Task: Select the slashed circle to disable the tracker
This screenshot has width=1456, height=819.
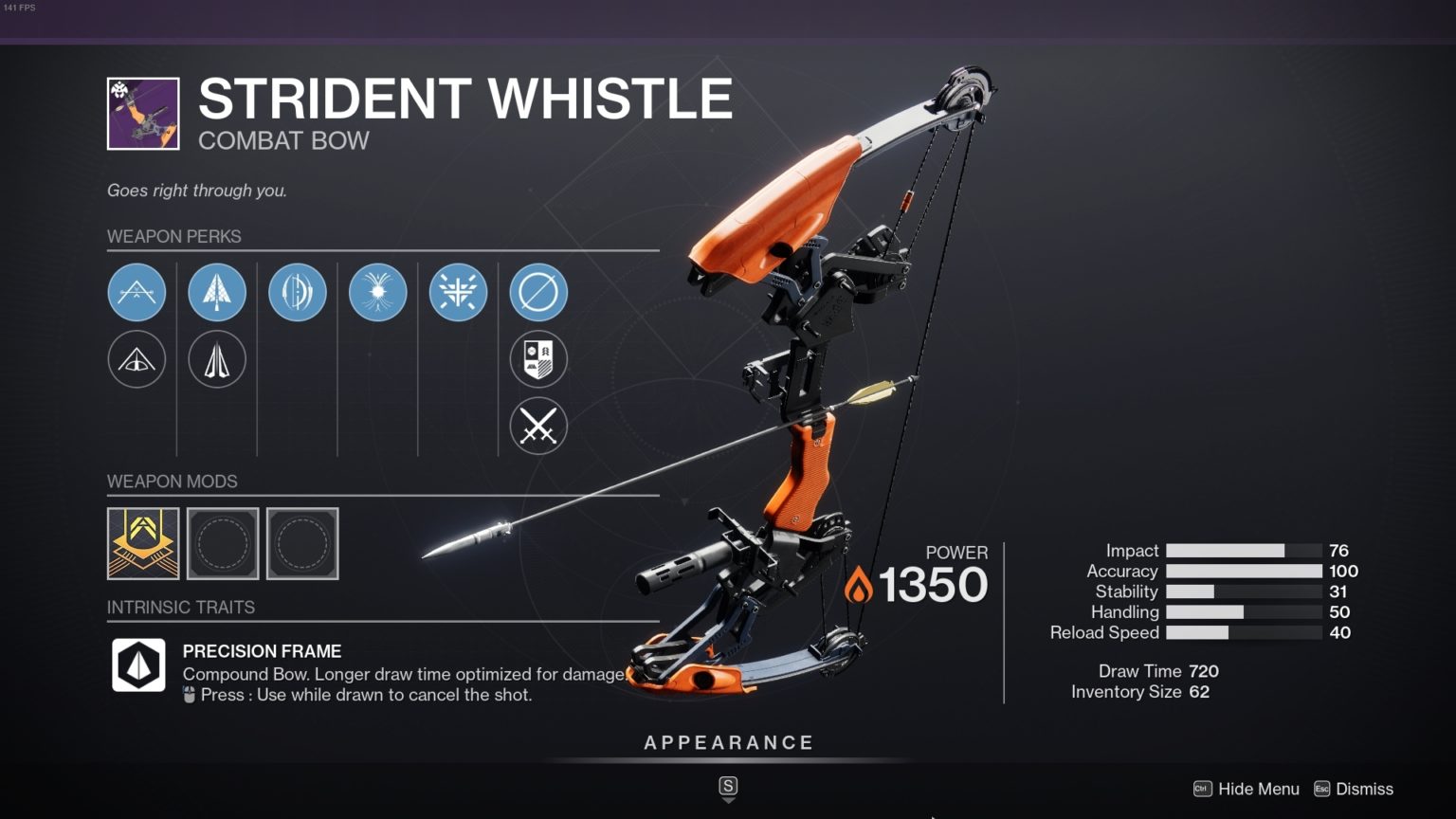Action: click(x=537, y=292)
